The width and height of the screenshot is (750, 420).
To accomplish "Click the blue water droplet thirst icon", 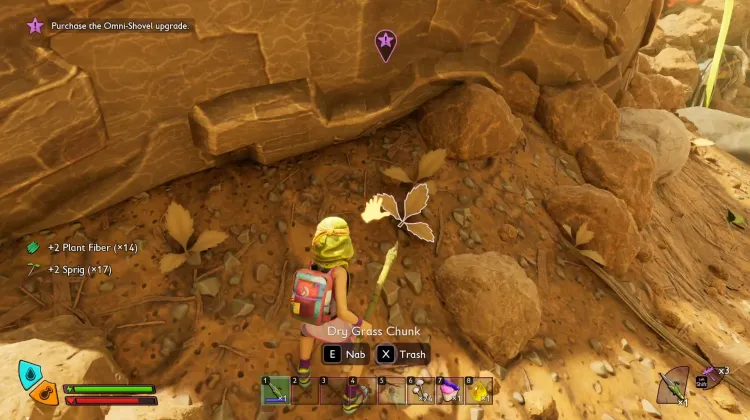I will [x=30, y=373].
